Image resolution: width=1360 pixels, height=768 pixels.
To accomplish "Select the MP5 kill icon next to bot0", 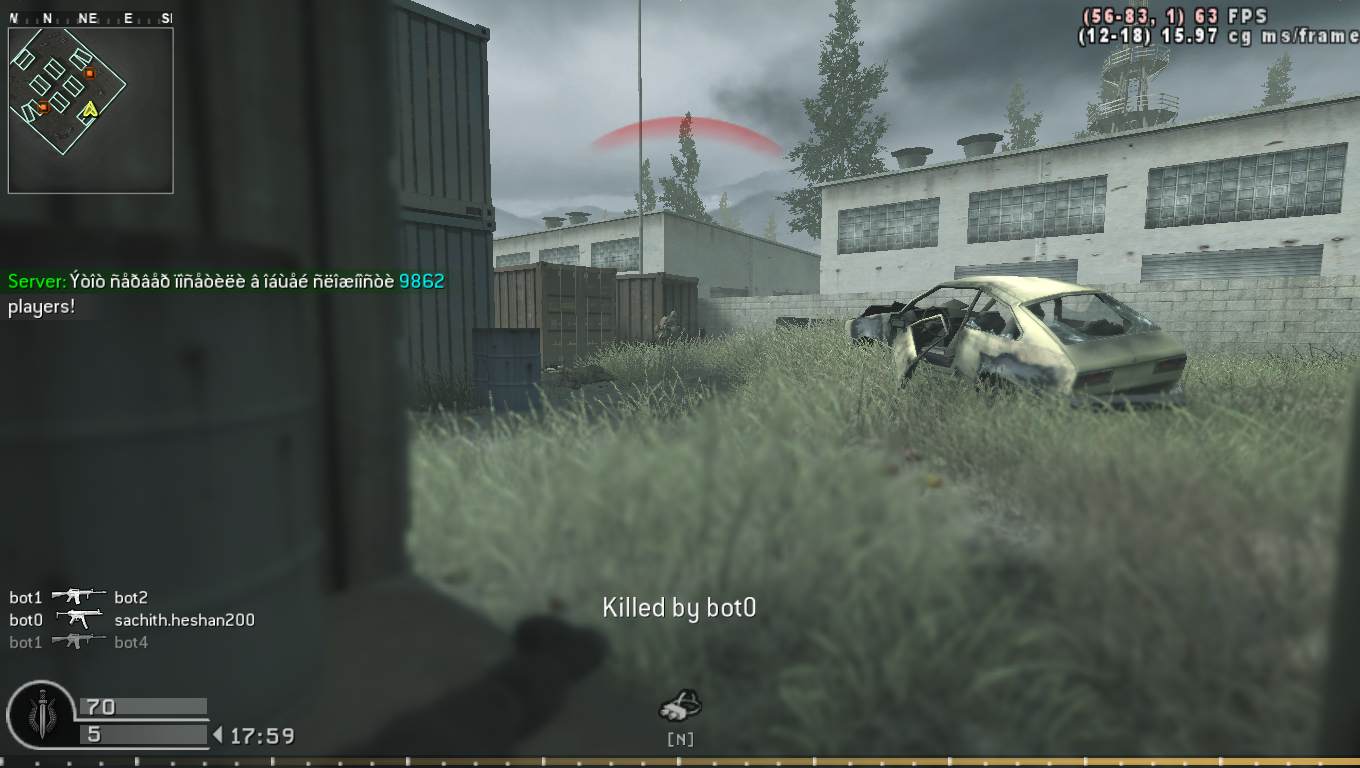I will pyautogui.click(x=79, y=618).
